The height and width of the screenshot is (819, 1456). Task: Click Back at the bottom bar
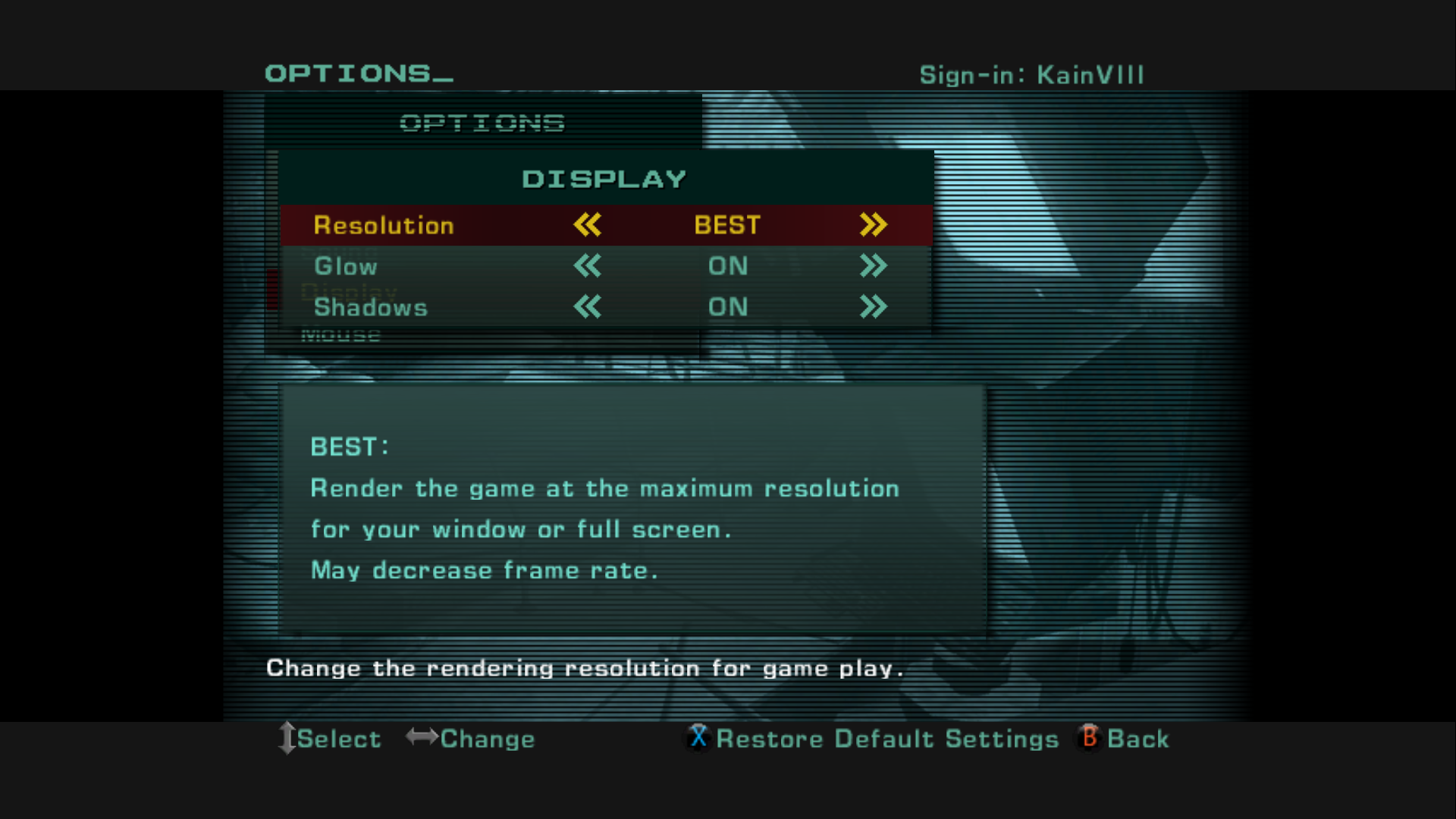coord(1137,738)
